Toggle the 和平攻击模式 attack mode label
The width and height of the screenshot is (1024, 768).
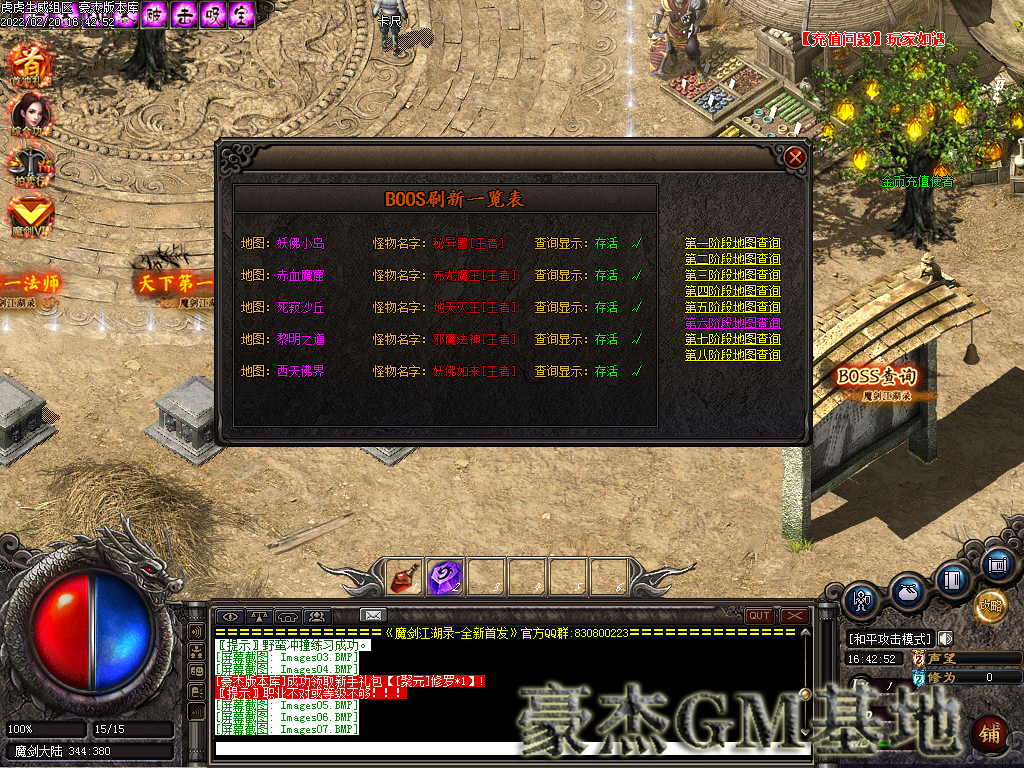889,639
